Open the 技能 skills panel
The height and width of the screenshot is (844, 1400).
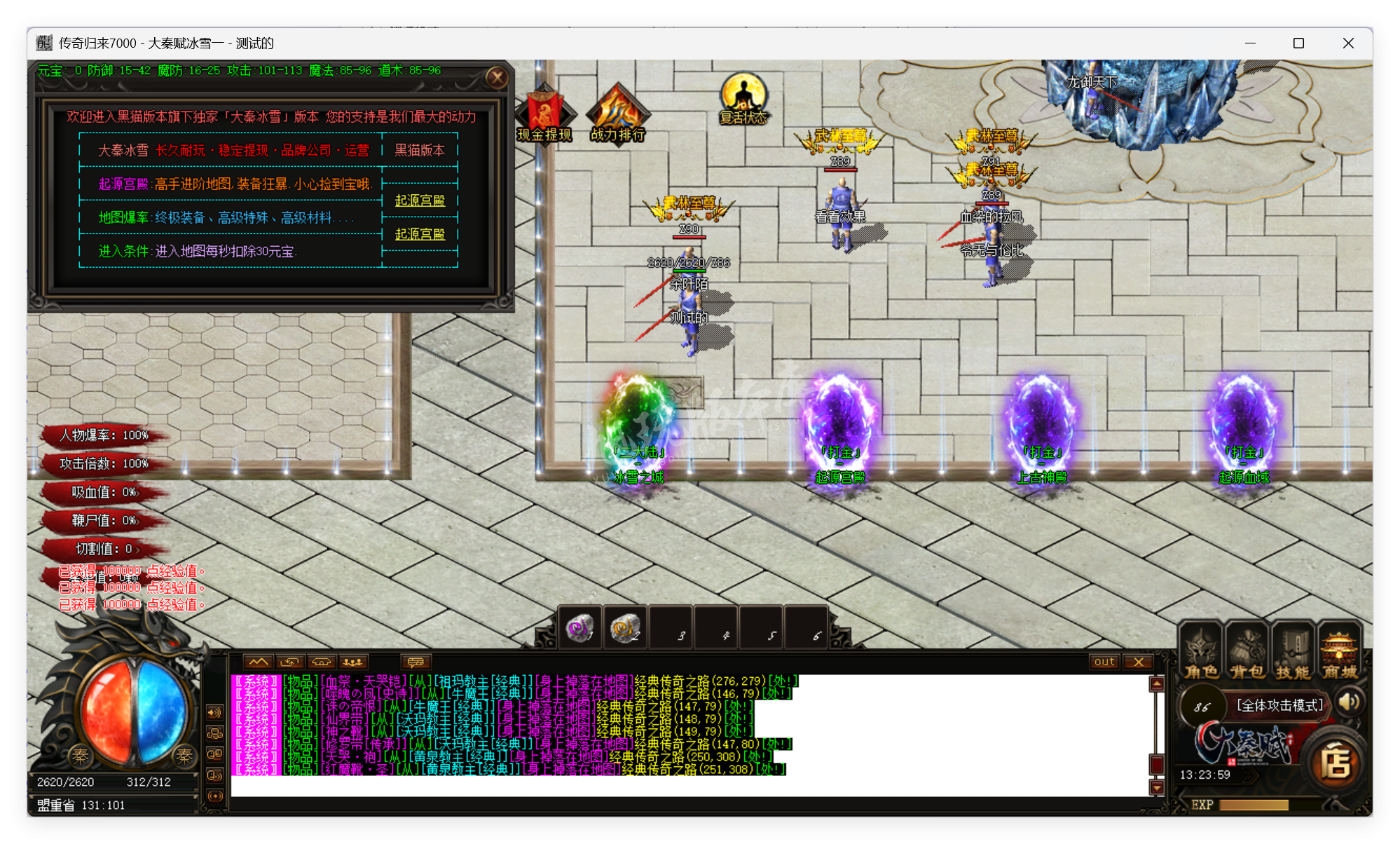(1293, 653)
